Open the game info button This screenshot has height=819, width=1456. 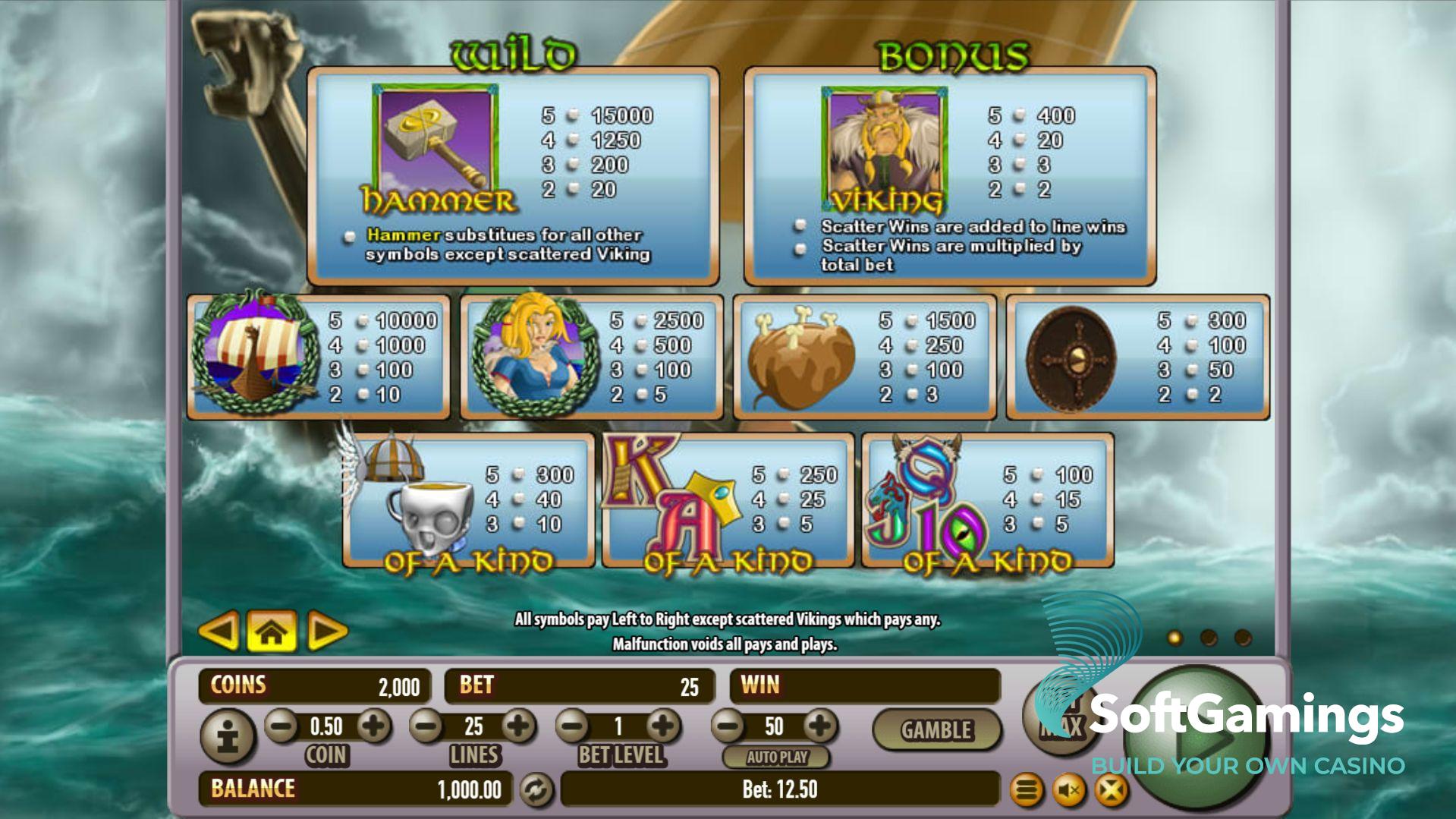tap(227, 736)
